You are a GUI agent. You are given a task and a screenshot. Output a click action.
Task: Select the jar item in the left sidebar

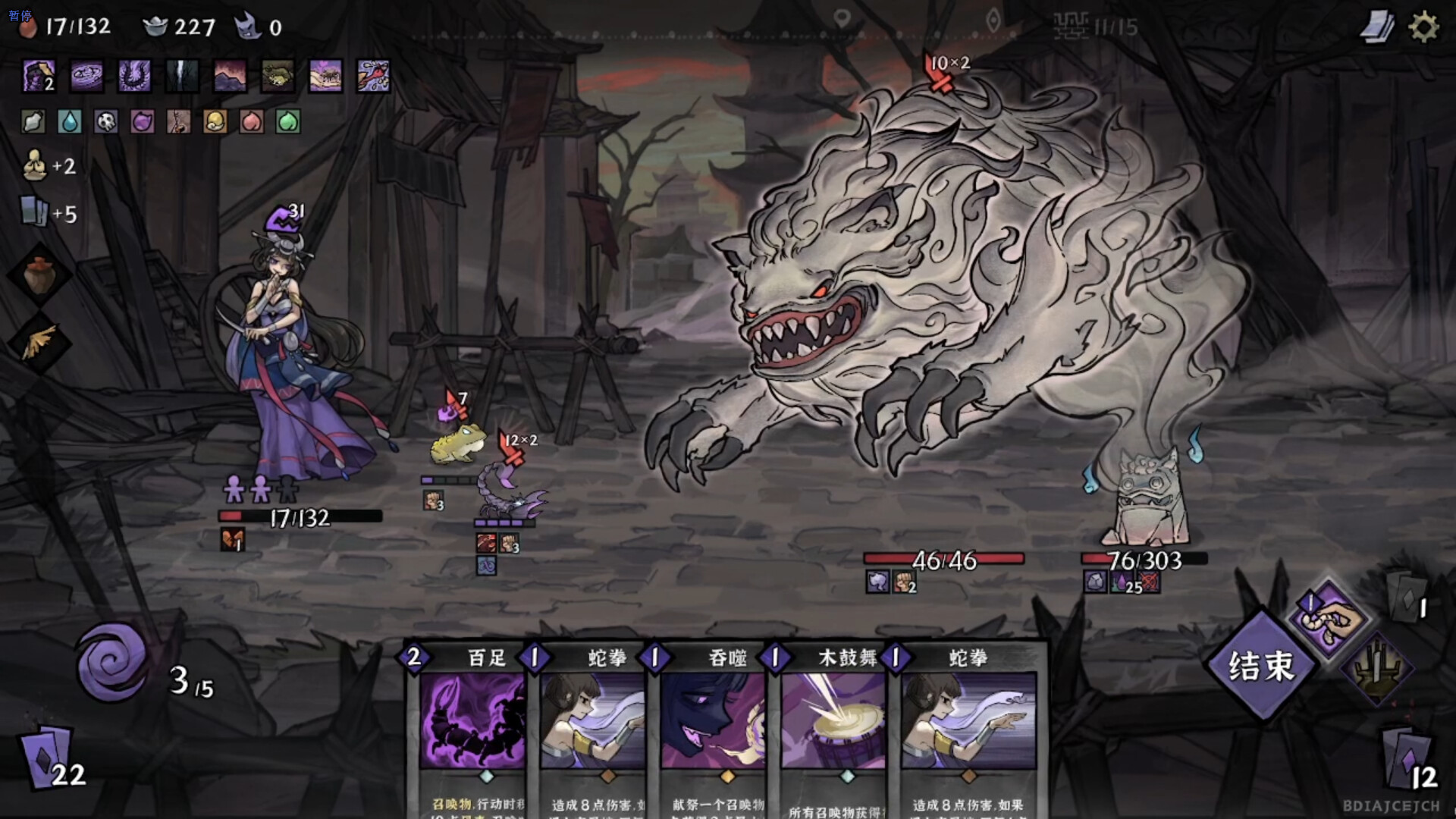(x=42, y=275)
